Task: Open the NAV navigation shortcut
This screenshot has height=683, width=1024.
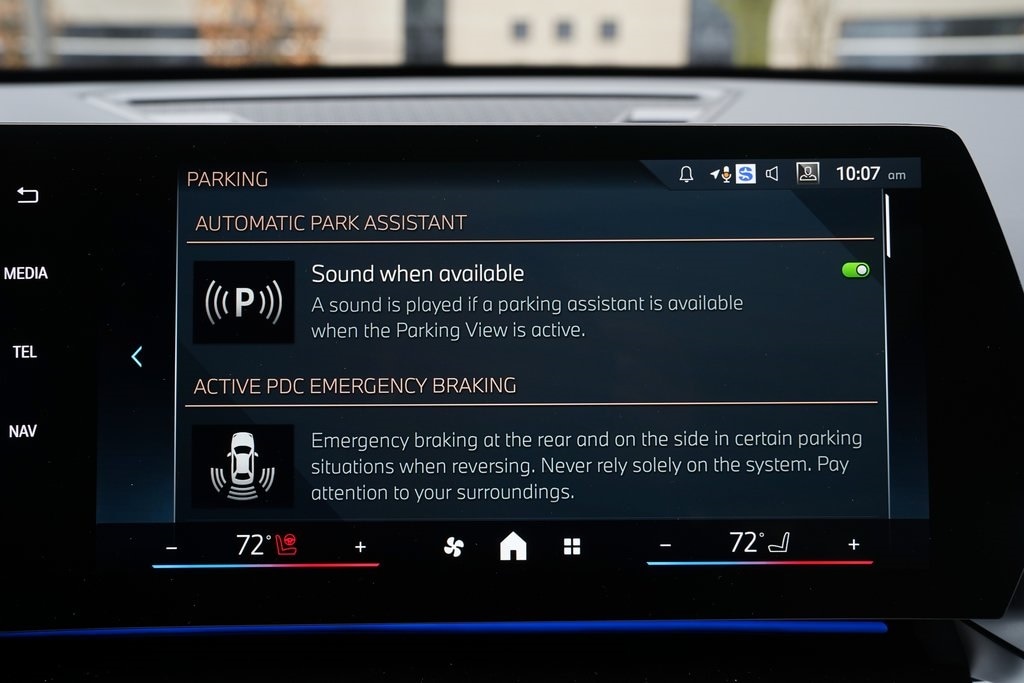Action: pyautogui.click(x=23, y=431)
